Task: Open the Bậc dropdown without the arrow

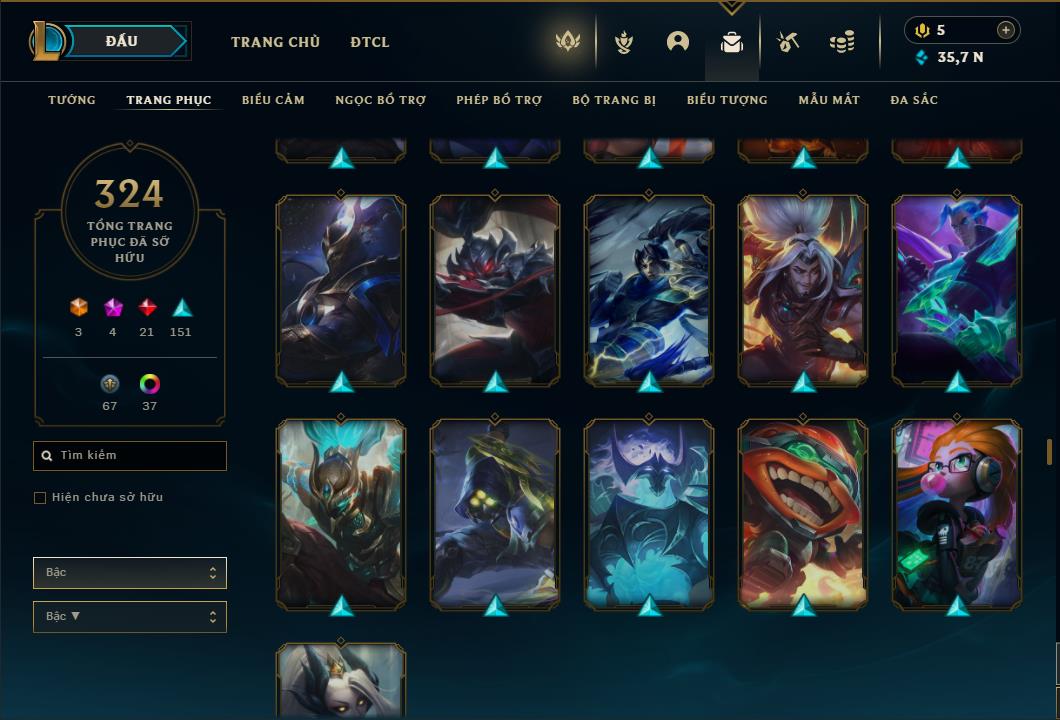Action: [130, 573]
